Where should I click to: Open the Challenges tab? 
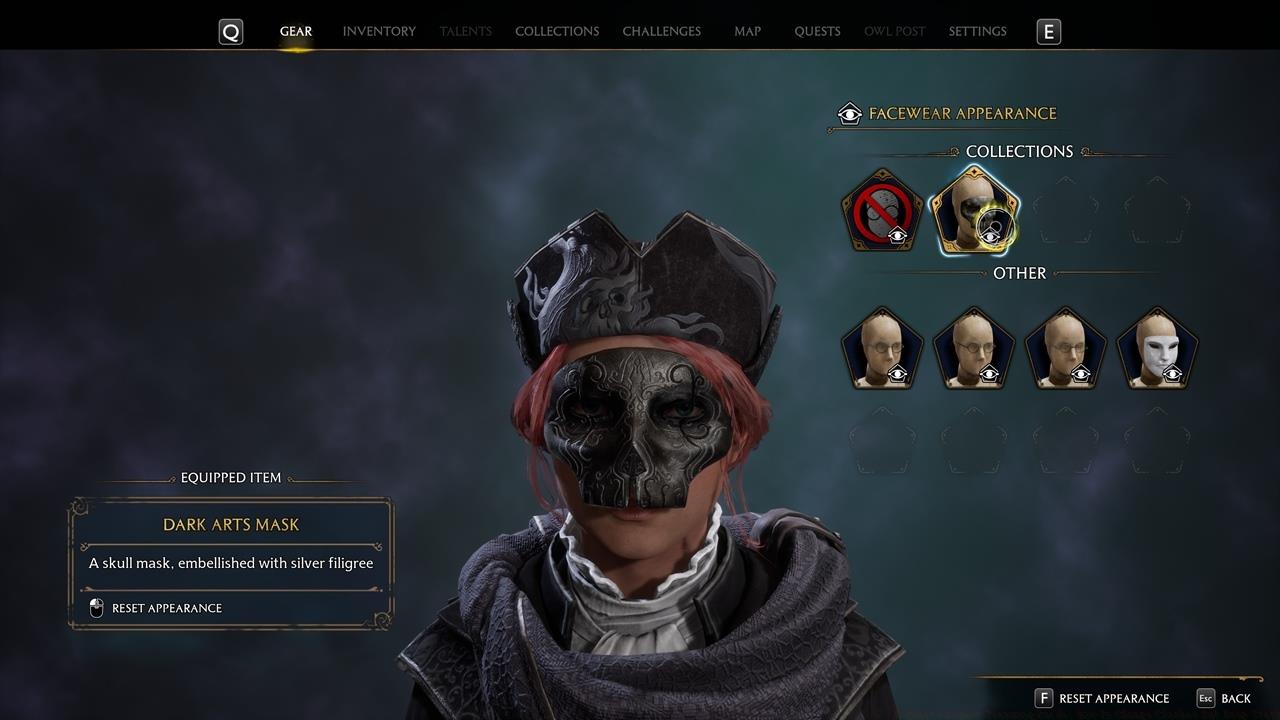coord(662,31)
